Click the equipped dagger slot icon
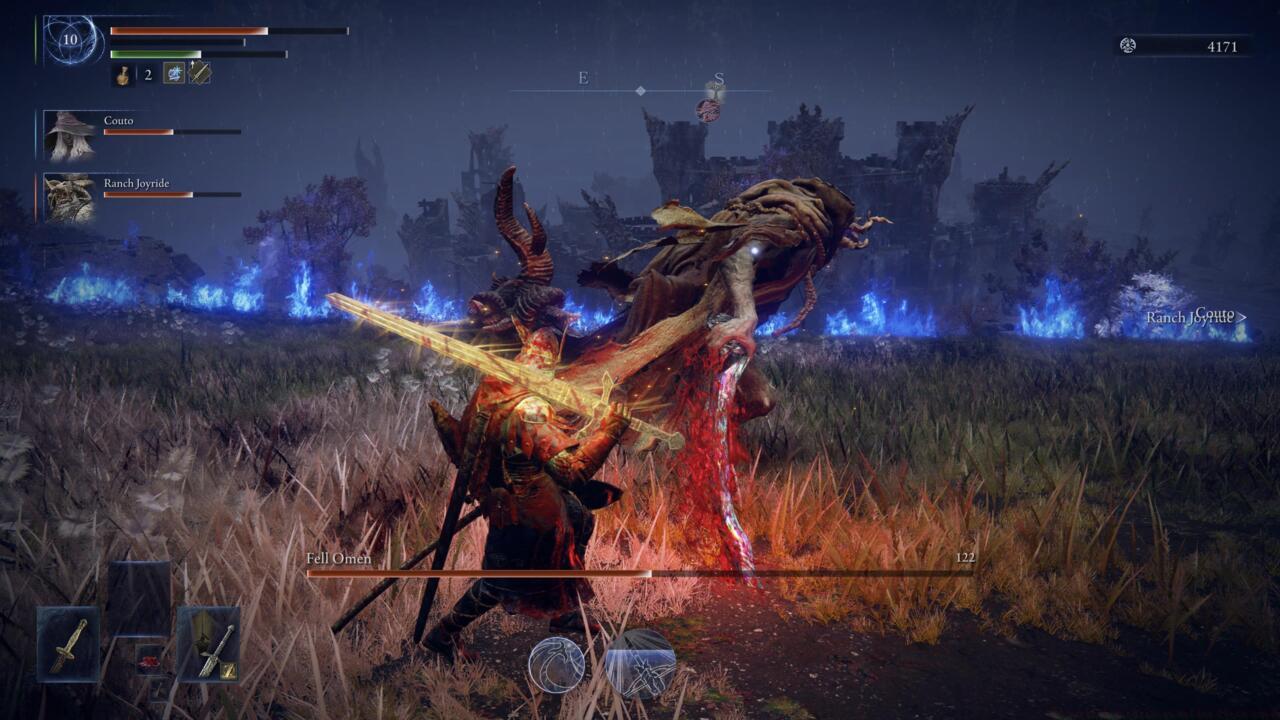 point(66,646)
